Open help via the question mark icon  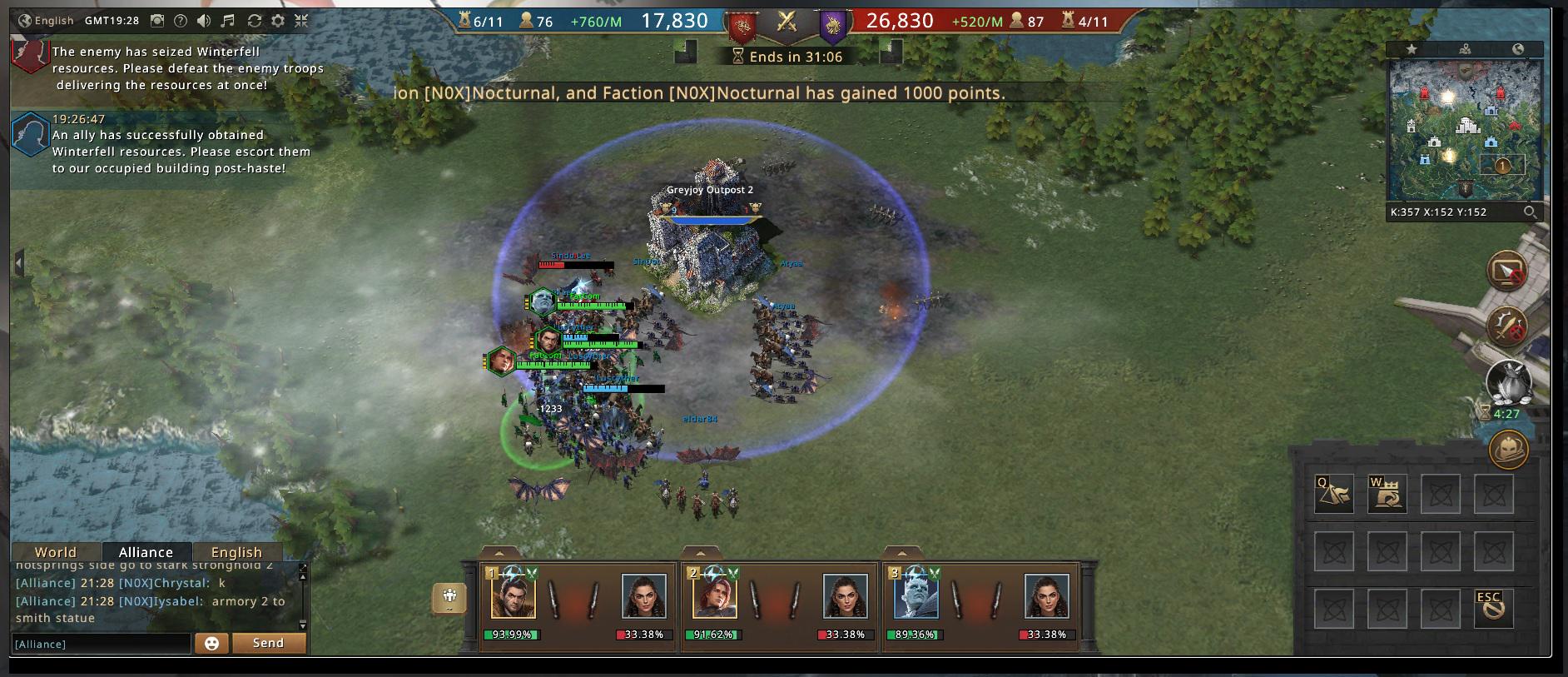click(180, 21)
